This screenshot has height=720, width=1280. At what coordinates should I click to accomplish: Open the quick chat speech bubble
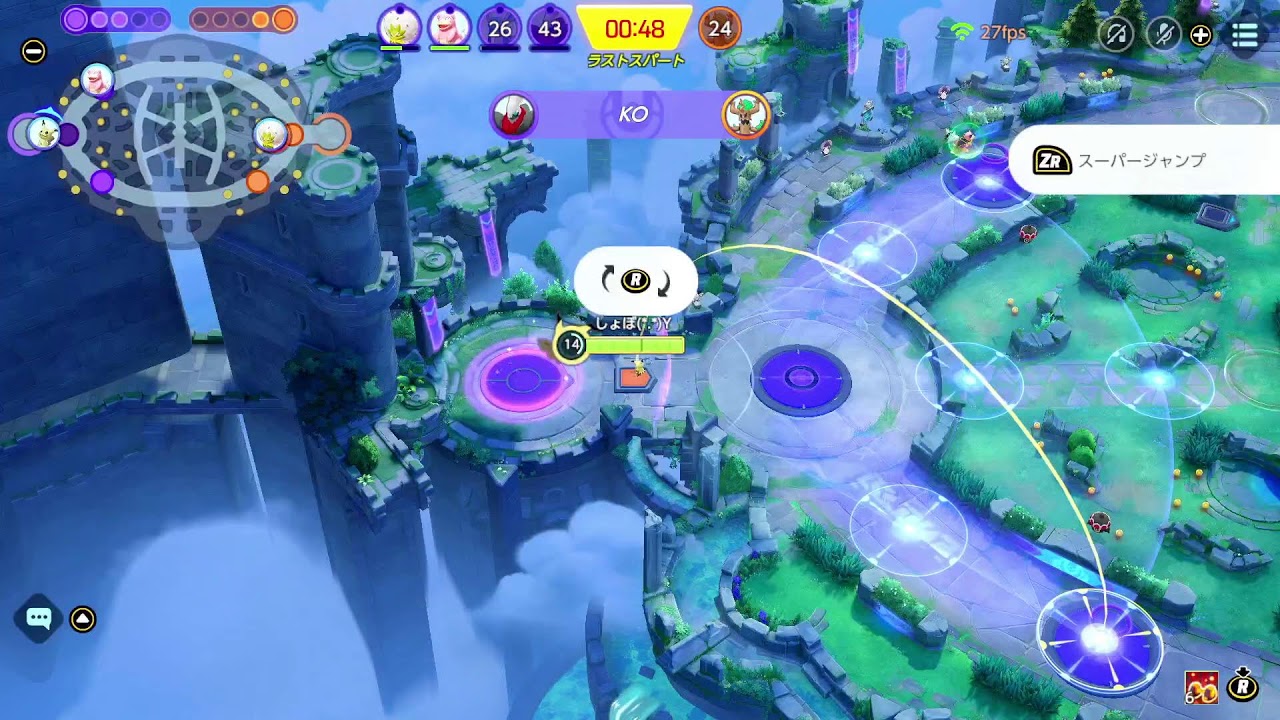click(x=39, y=619)
